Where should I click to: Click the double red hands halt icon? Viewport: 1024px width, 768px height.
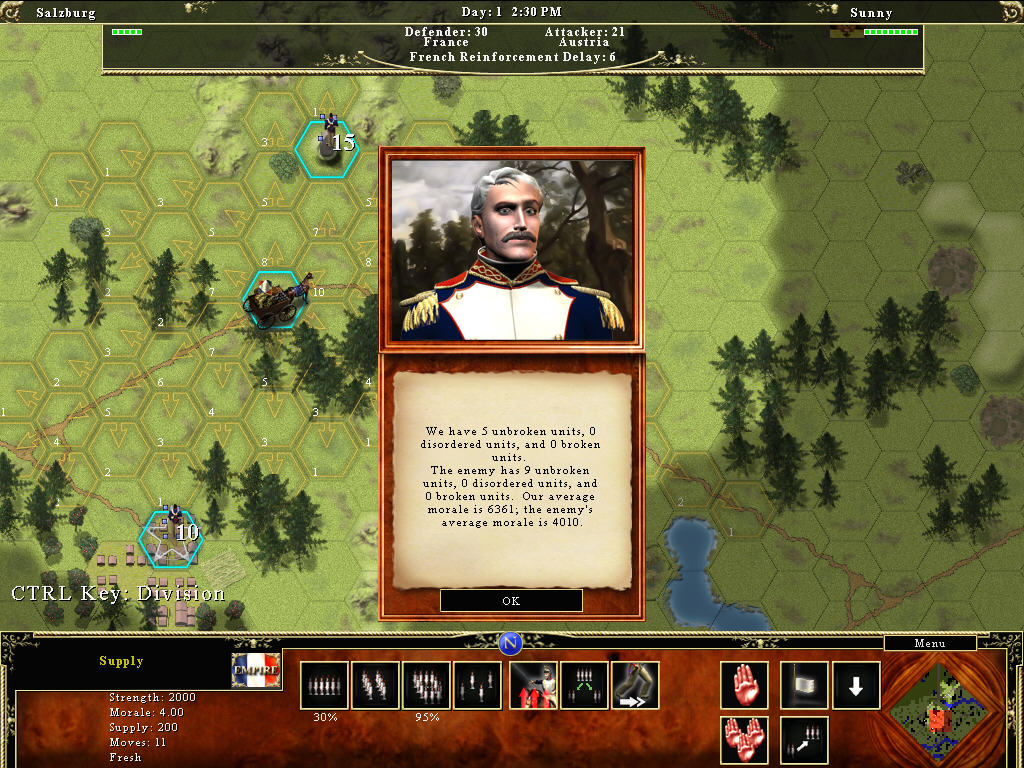pyautogui.click(x=745, y=741)
